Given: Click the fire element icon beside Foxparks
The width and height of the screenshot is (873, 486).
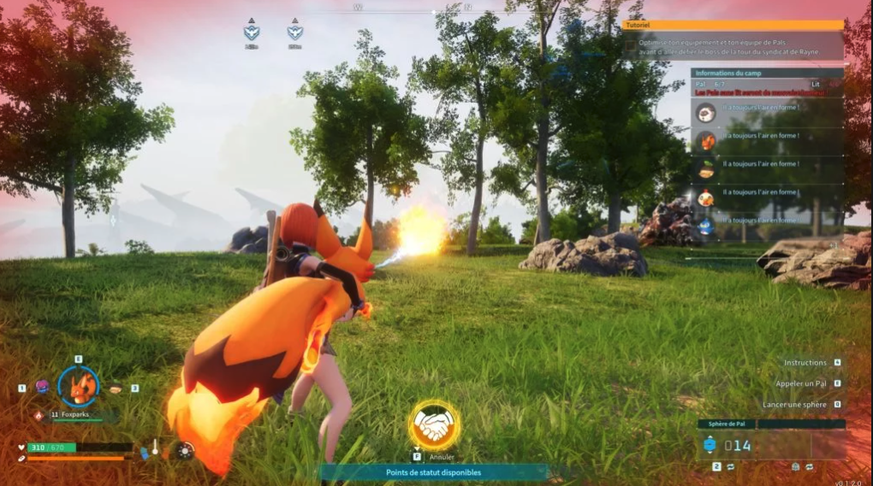Looking at the screenshot, I should [39, 414].
